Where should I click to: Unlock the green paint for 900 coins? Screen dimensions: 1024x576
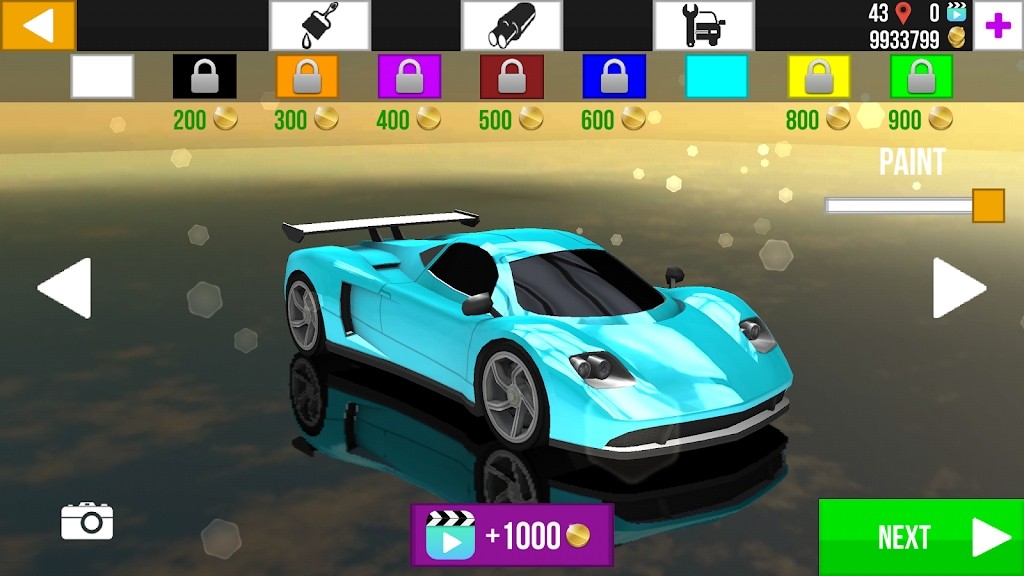921,76
